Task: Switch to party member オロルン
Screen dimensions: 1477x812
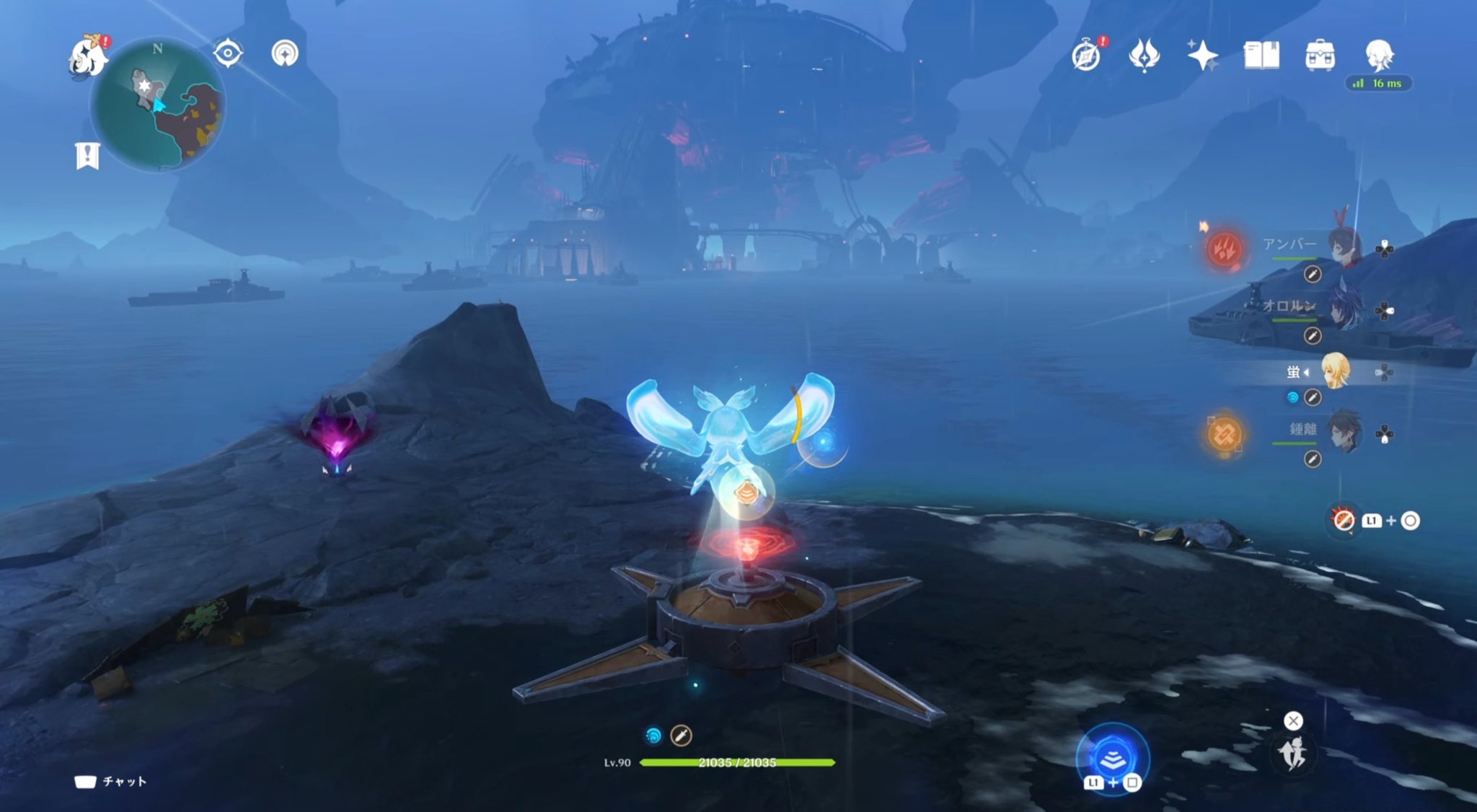Action: click(1343, 309)
